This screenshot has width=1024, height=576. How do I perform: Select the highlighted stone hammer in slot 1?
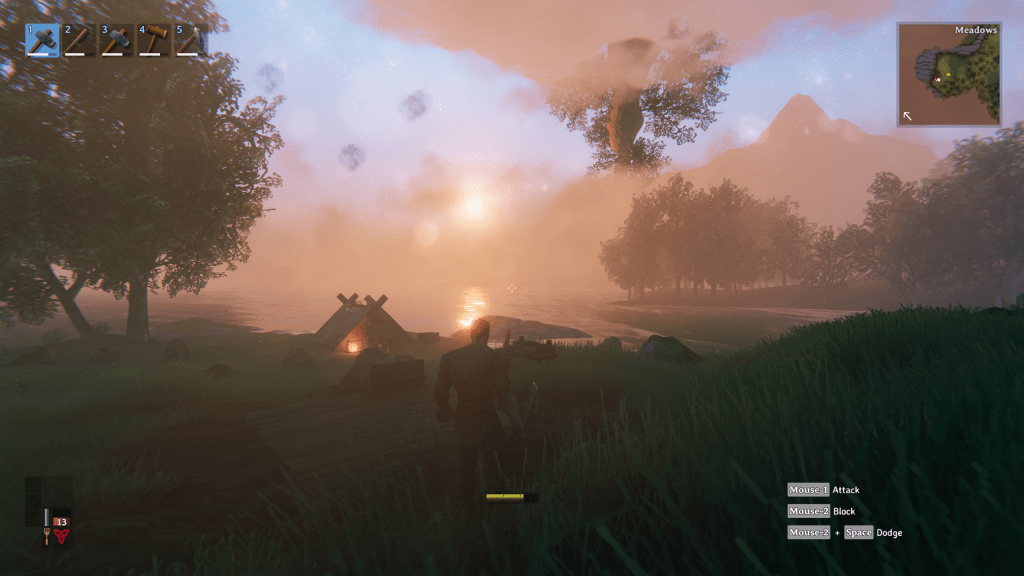pyautogui.click(x=42, y=39)
